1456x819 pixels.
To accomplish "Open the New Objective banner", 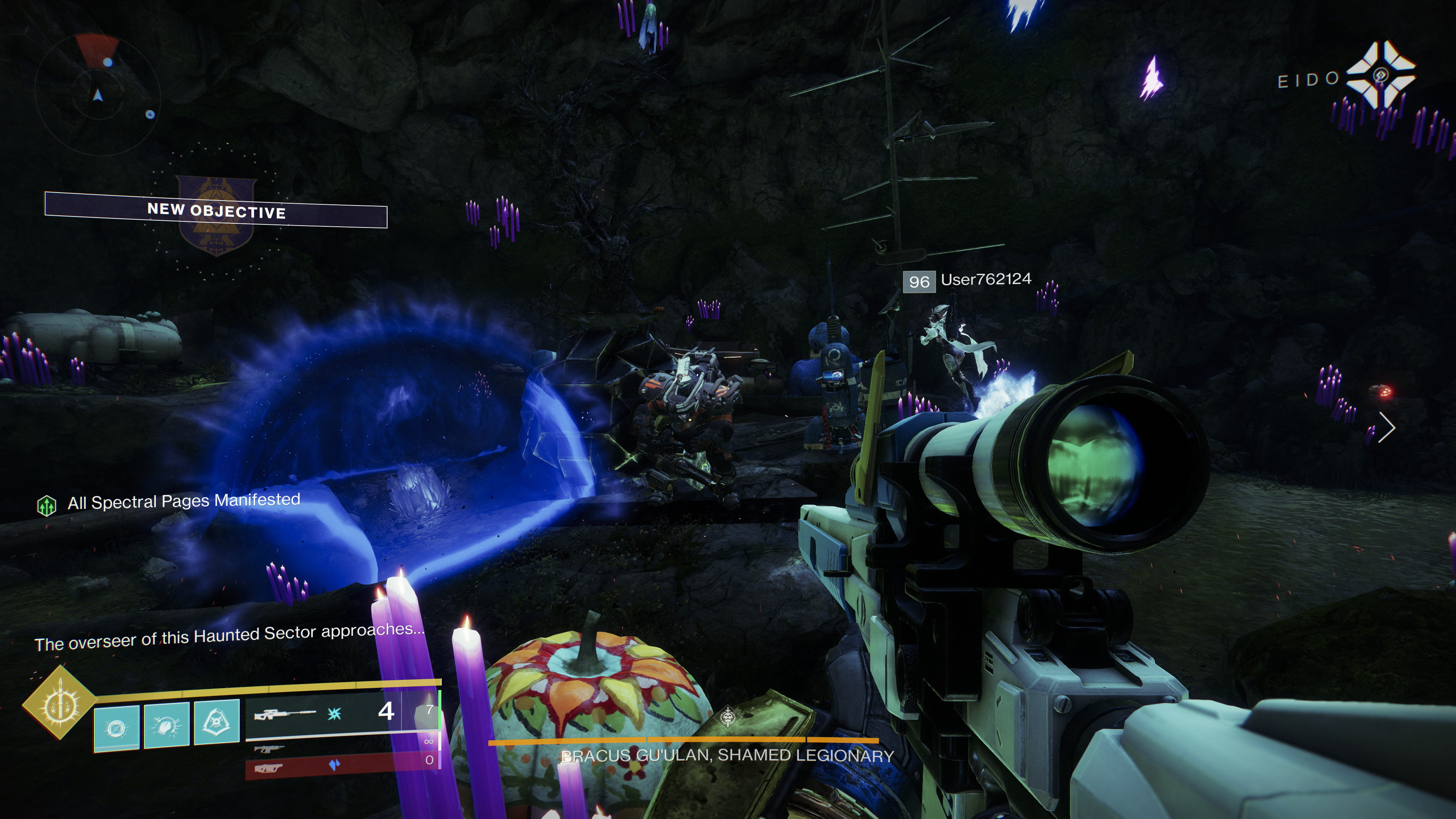I will (x=216, y=210).
